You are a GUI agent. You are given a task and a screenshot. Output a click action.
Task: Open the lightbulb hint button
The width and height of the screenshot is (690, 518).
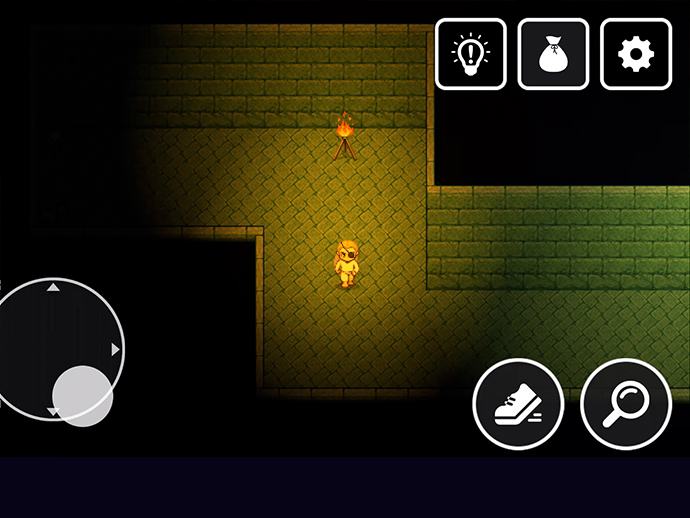coord(471,54)
